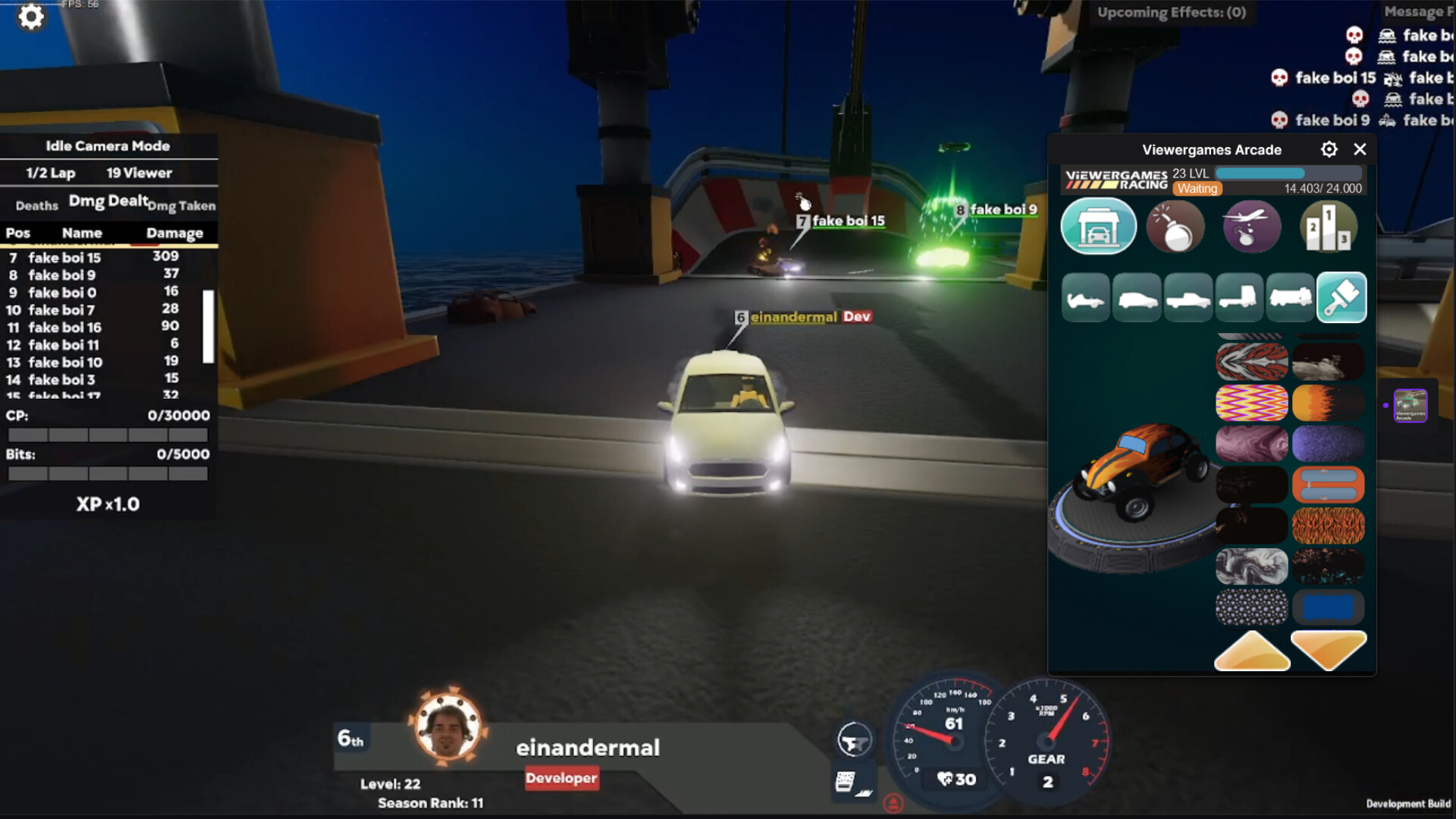Image resolution: width=1456 pixels, height=819 pixels.
Task: Click the orange Waiting status badge
Action: pyautogui.click(x=1197, y=188)
